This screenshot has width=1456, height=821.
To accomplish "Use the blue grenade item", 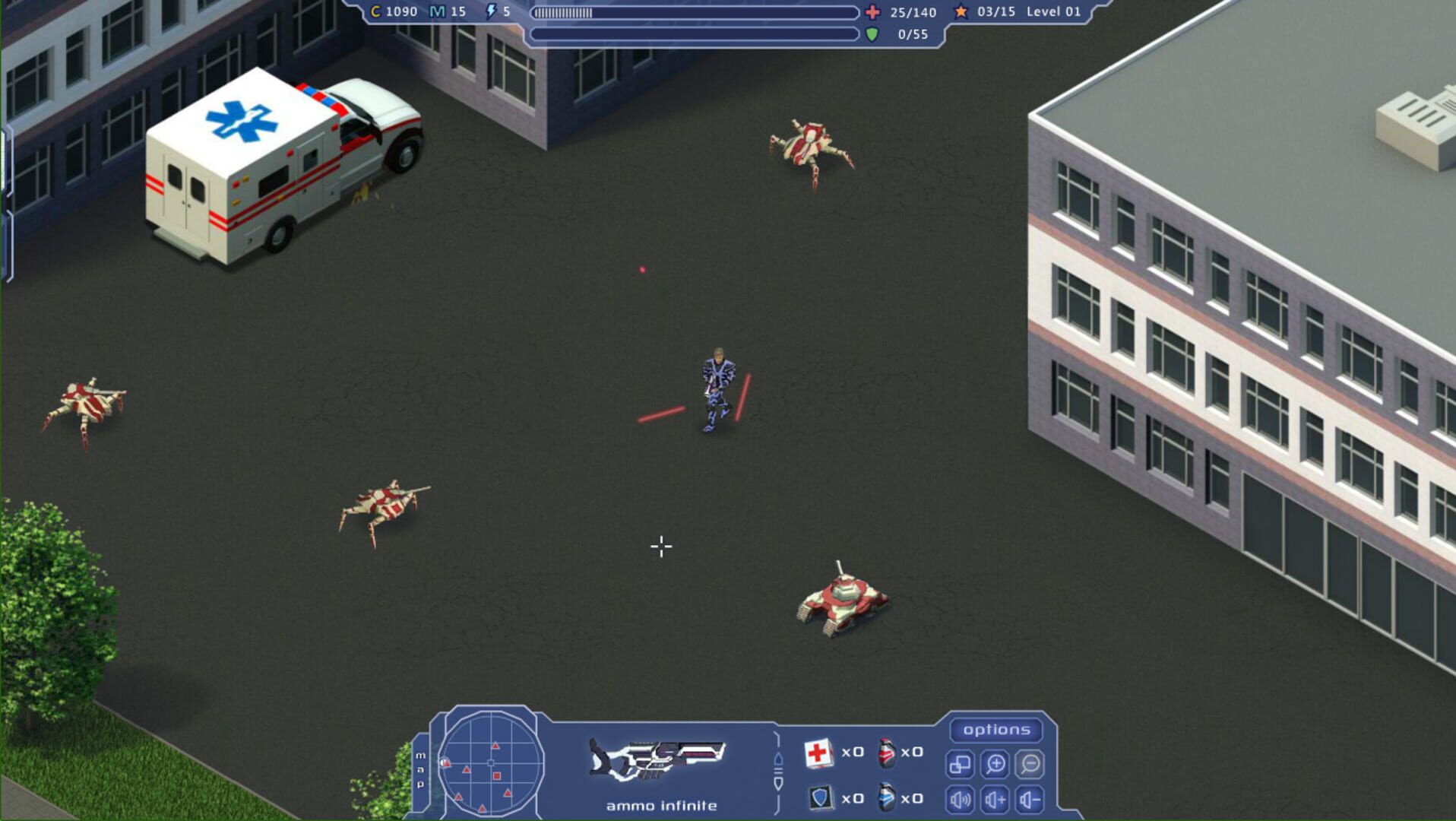I will 886,798.
